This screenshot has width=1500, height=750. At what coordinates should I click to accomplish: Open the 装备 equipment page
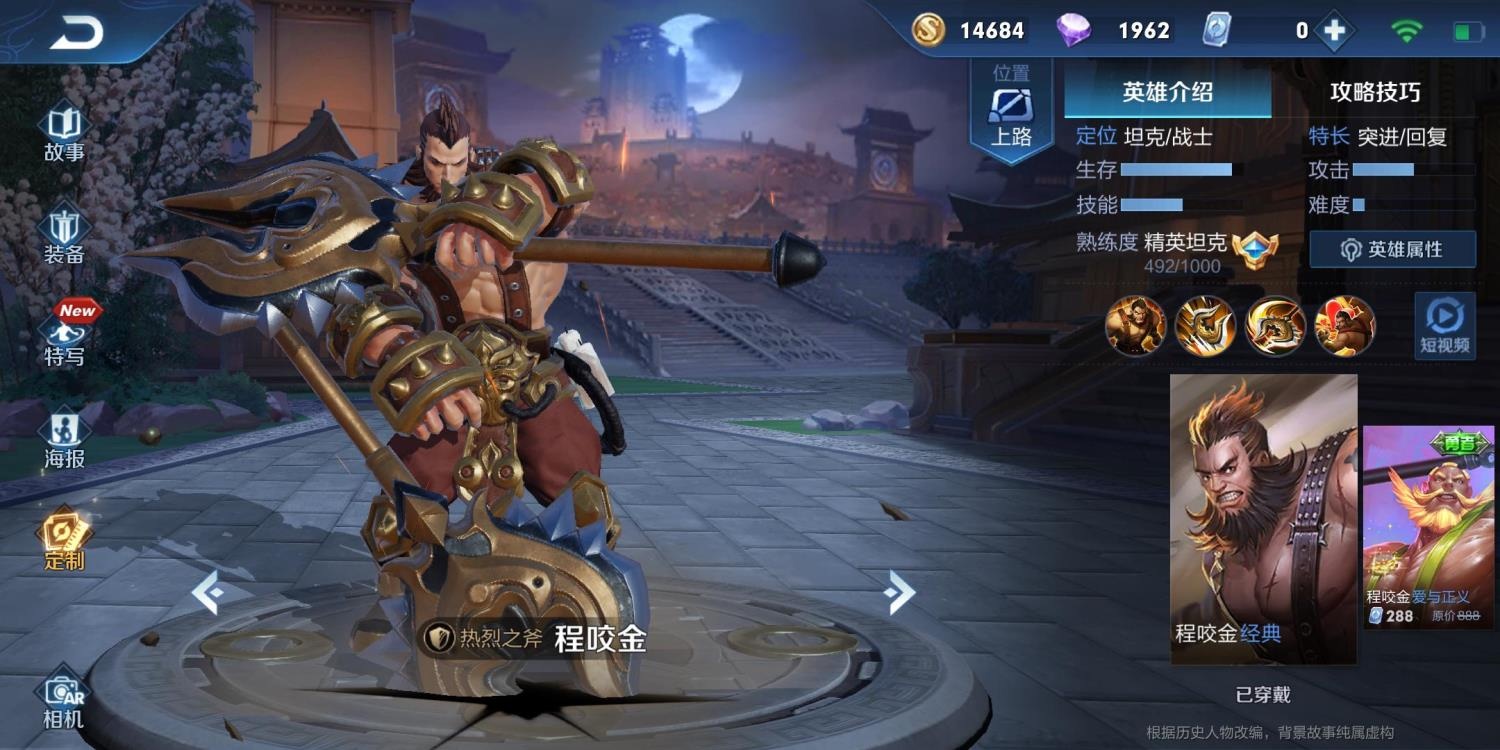(64, 237)
